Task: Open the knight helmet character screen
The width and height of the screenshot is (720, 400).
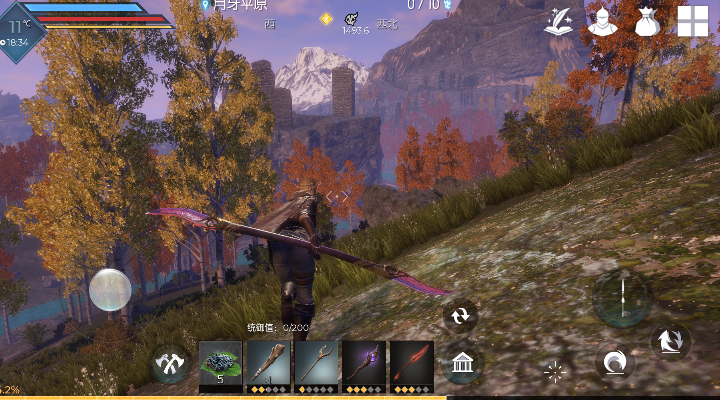Action: (x=603, y=21)
